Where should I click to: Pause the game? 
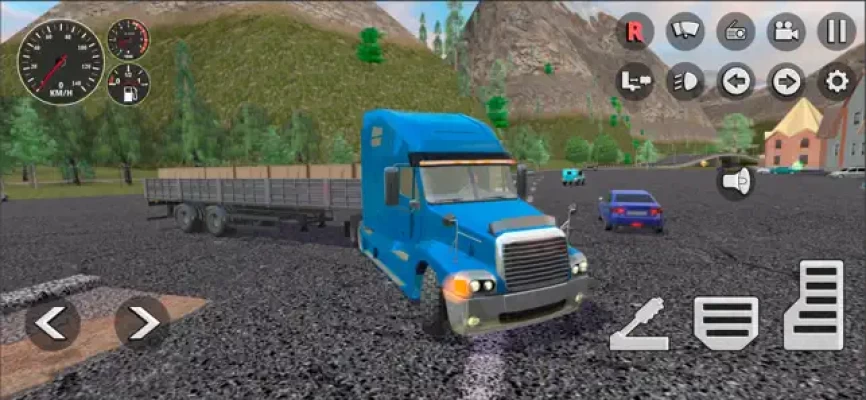[836, 31]
